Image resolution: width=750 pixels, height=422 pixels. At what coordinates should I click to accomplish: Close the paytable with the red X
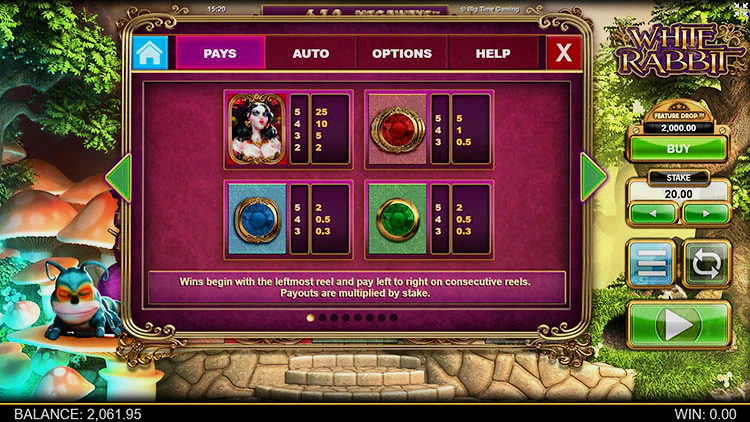pos(564,53)
